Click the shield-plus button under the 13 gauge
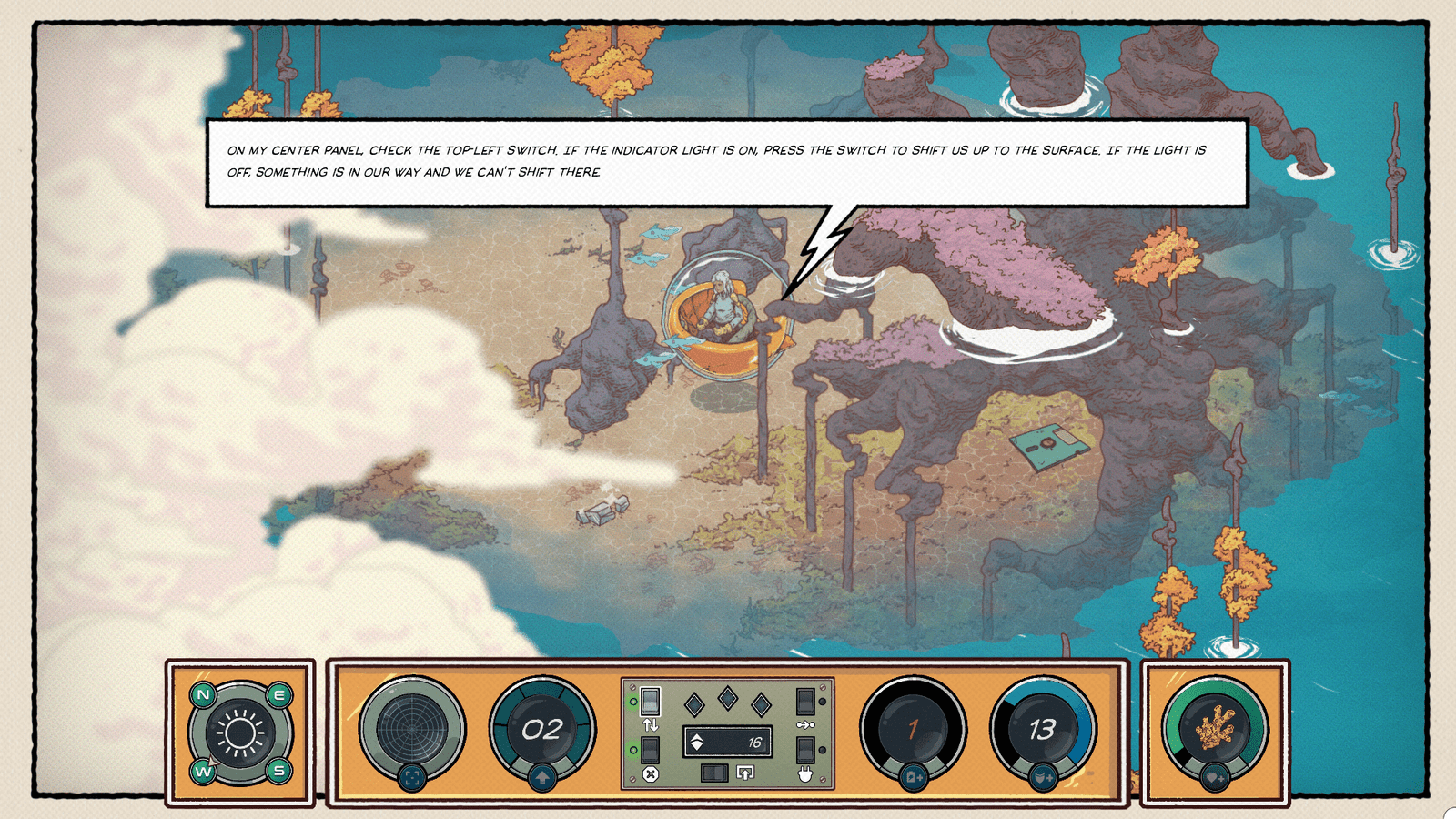This screenshot has height=819, width=1456. point(1043,778)
